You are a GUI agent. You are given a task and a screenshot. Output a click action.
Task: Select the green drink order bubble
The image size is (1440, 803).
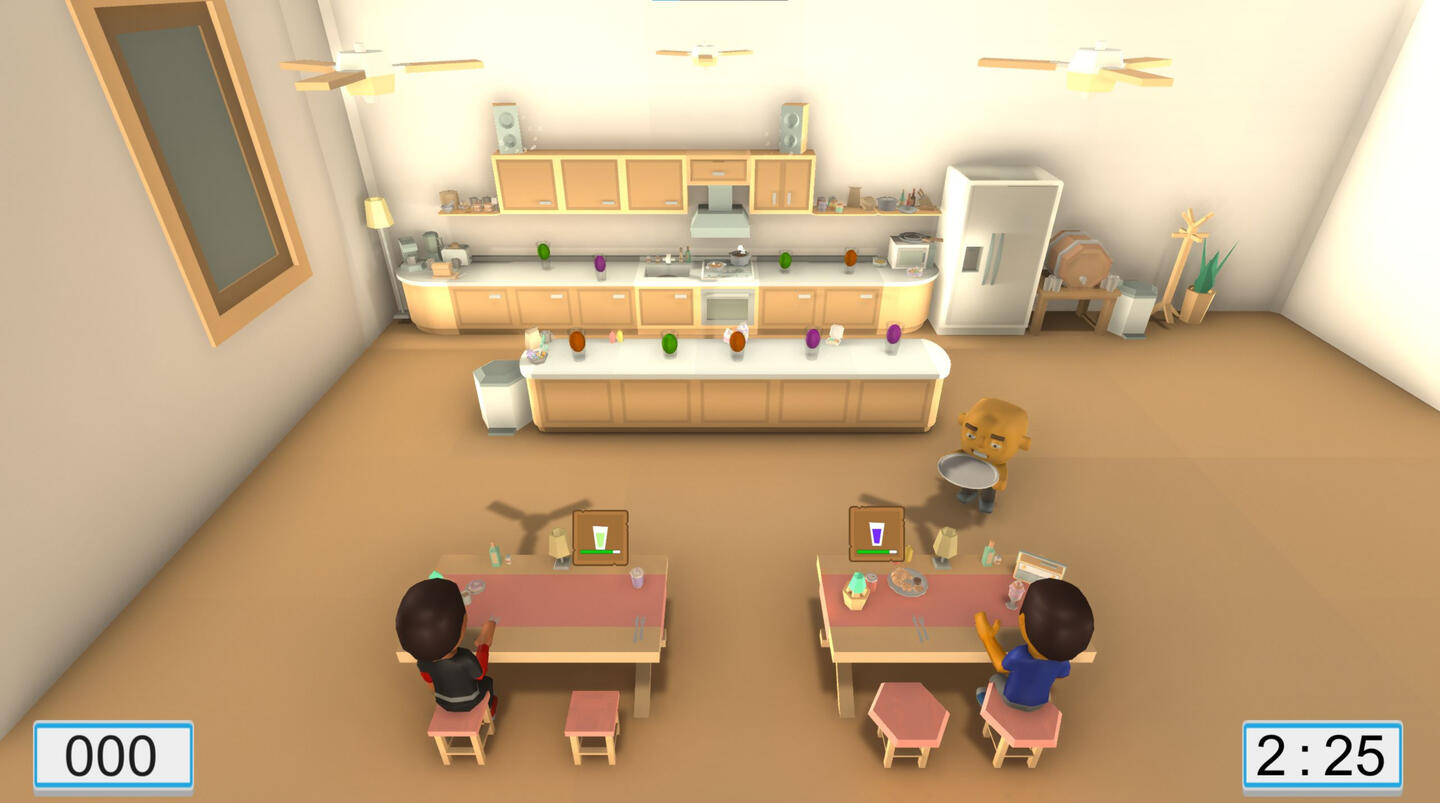pos(600,537)
